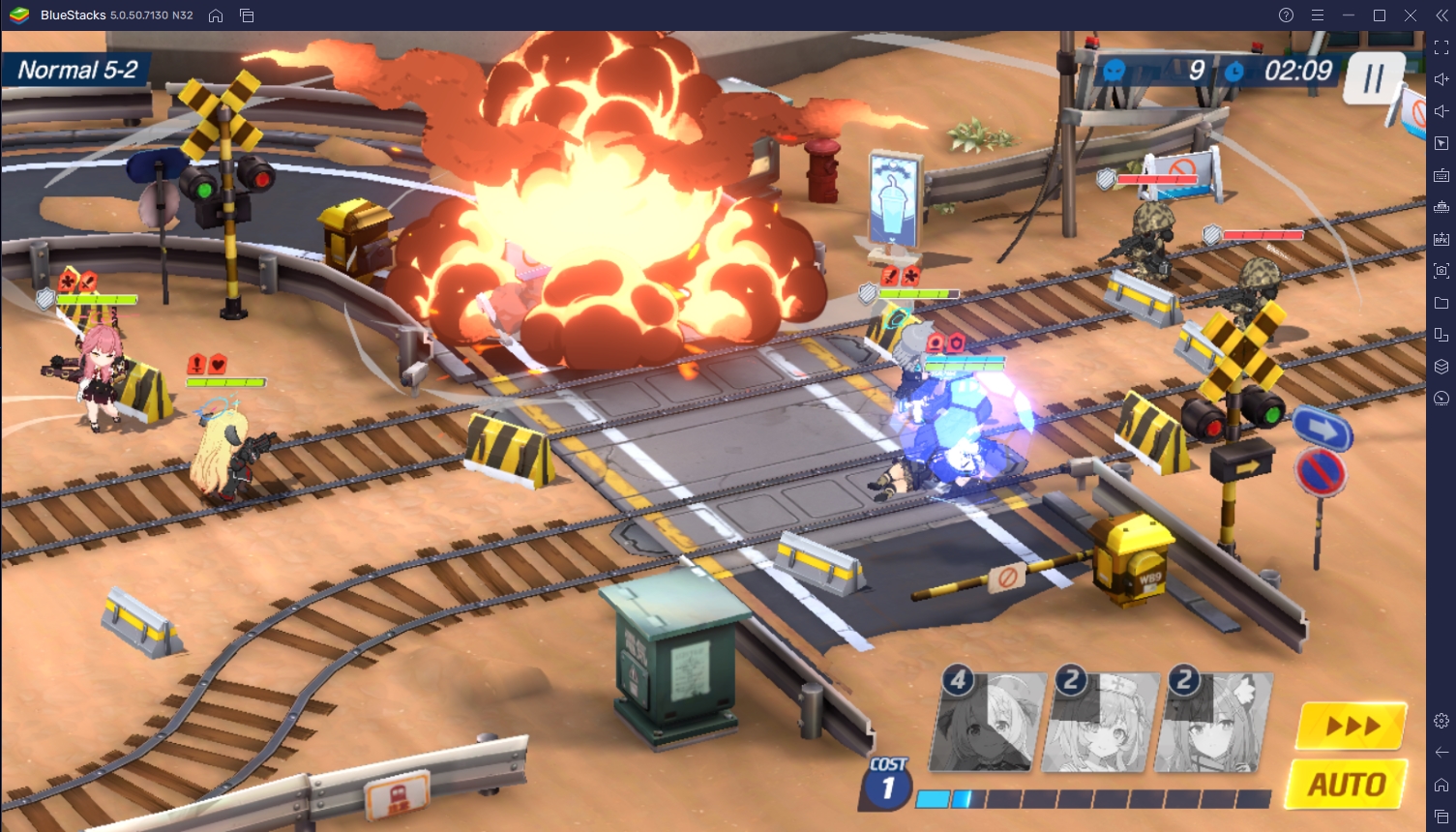
Task: Use the animal-eared girl's 2-cost skill card
Action: click(x=1215, y=724)
